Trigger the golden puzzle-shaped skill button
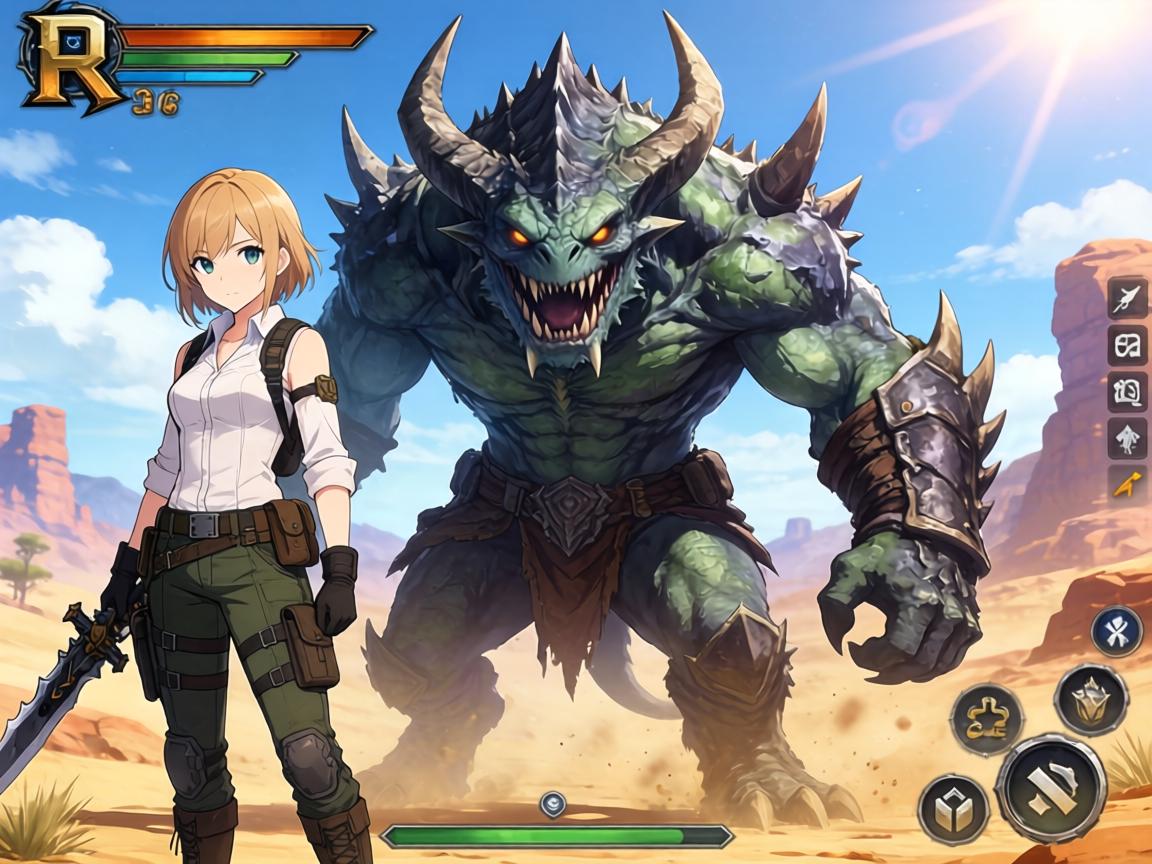The height and width of the screenshot is (864, 1152). (x=986, y=719)
